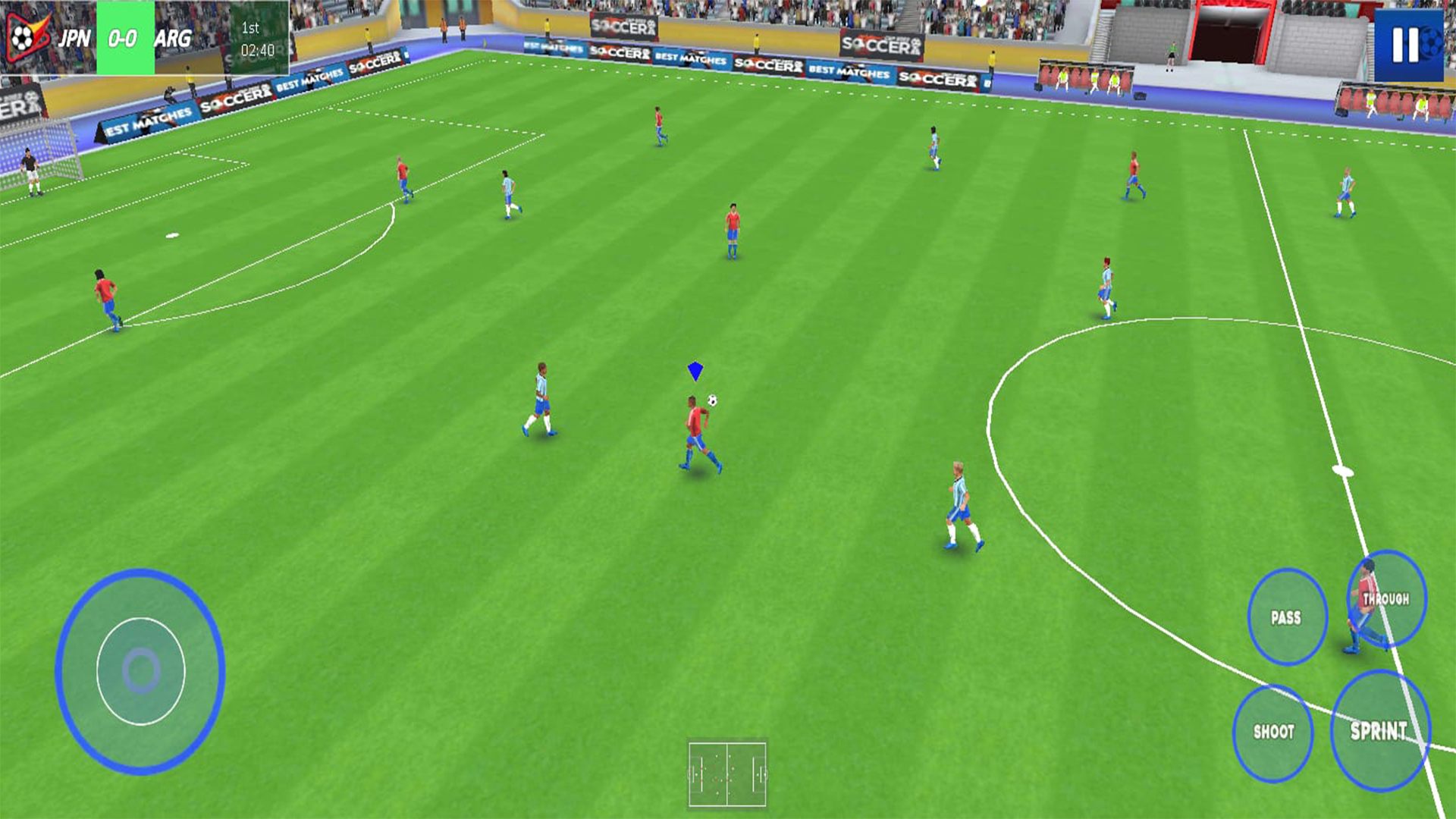1456x819 pixels.
Task: Pause the match using the pause icon
Action: tap(1408, 45)
